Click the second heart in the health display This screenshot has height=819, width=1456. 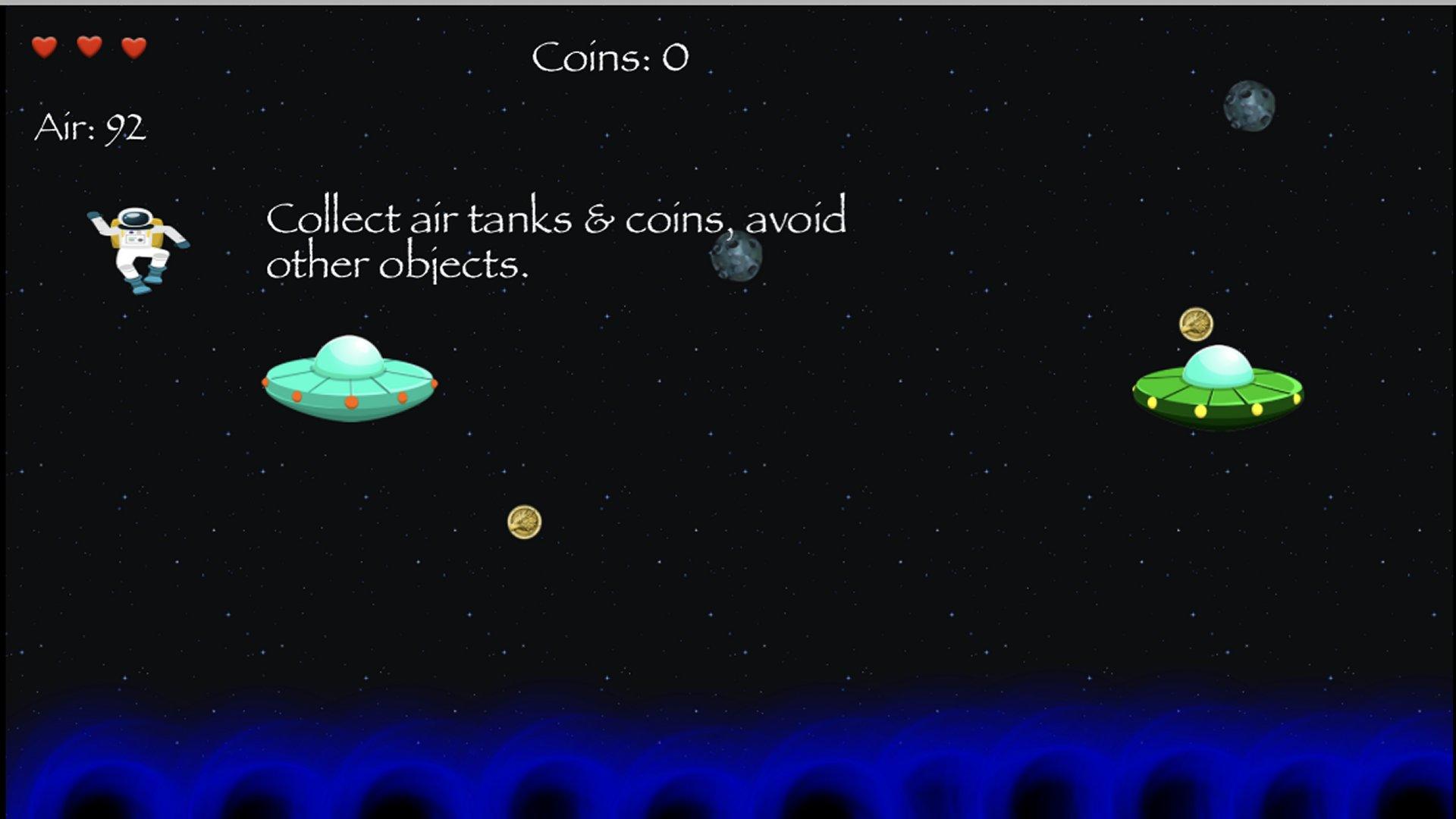point(88,48)
